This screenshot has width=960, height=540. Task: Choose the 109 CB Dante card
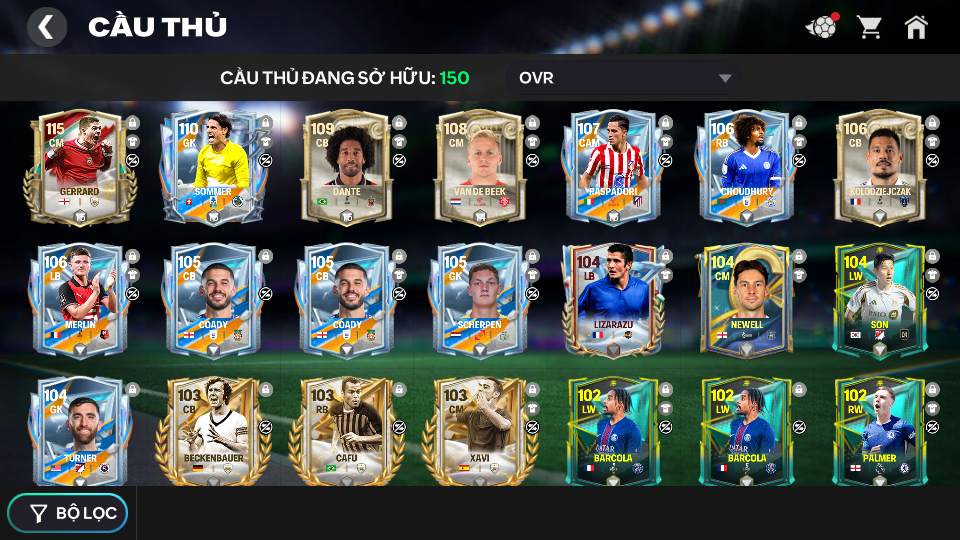[x=346, y=167]
